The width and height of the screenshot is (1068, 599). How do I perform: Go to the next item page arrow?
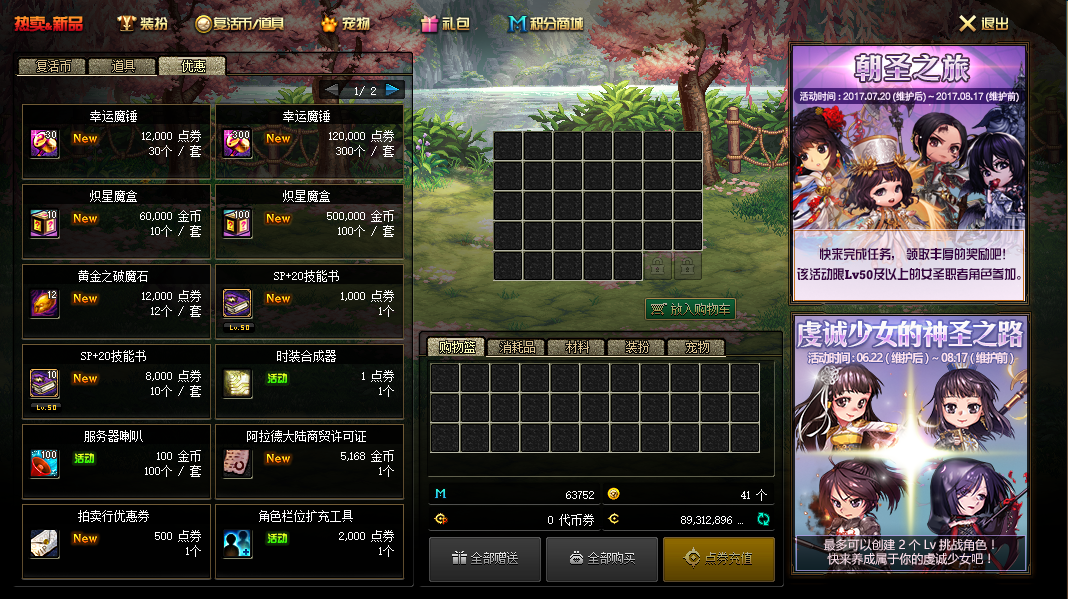(x=393, y=90)
